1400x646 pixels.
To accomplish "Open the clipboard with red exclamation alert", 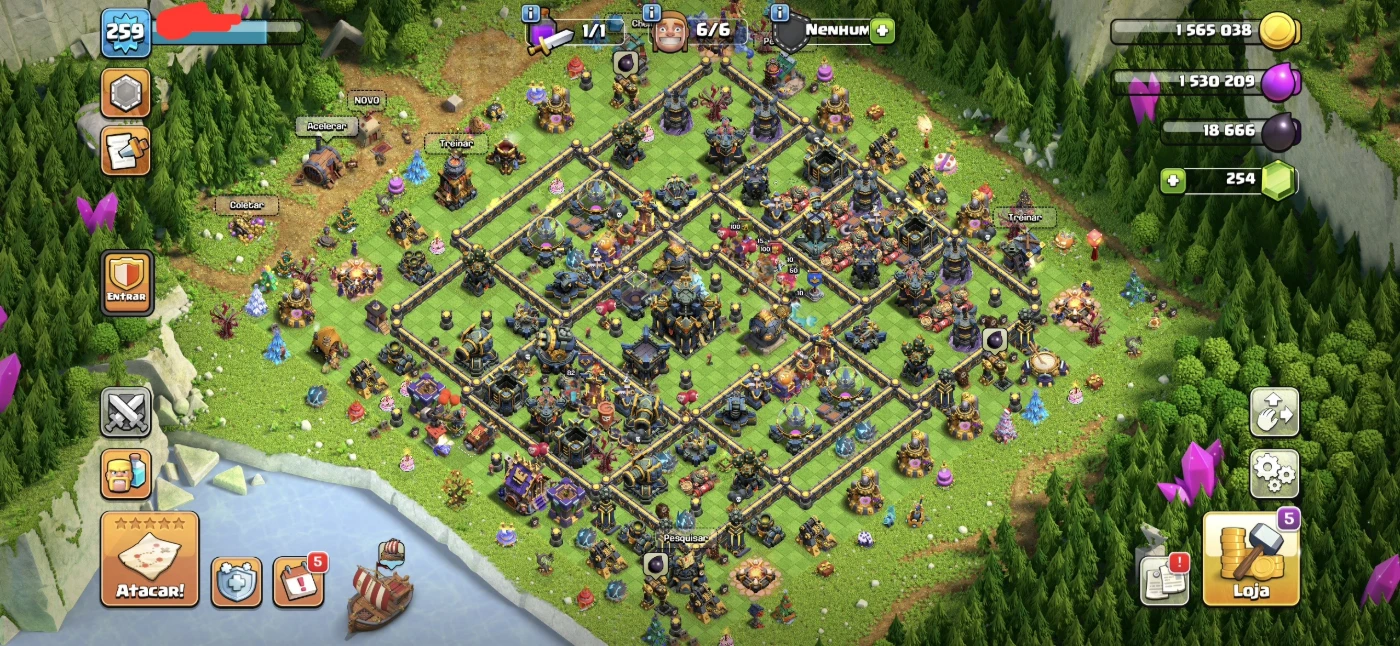I will (1165, 580).
